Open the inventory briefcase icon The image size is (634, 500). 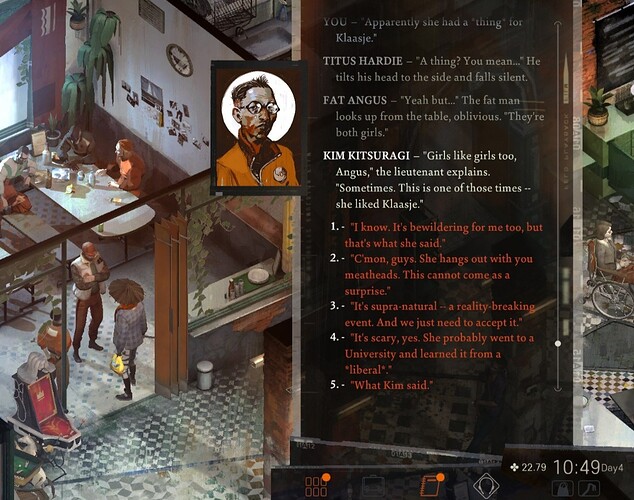373,487
